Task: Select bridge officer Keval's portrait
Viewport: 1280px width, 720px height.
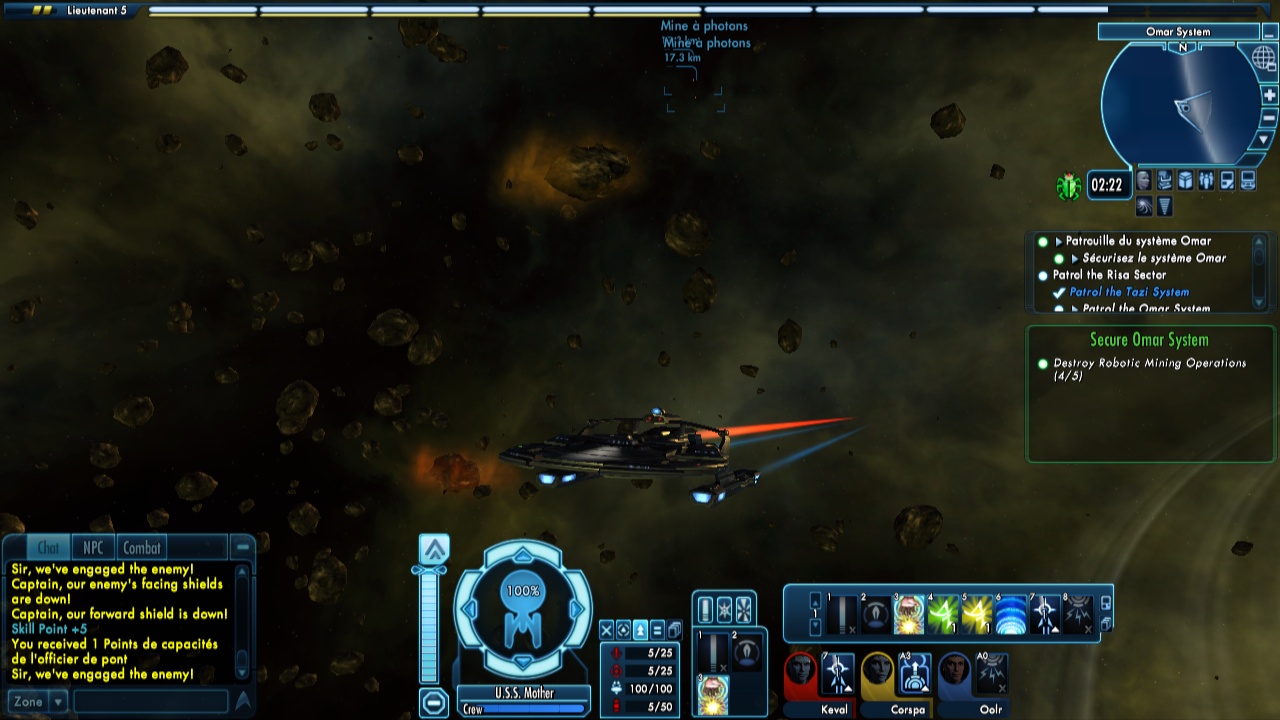Action: [x=800, y=674]
